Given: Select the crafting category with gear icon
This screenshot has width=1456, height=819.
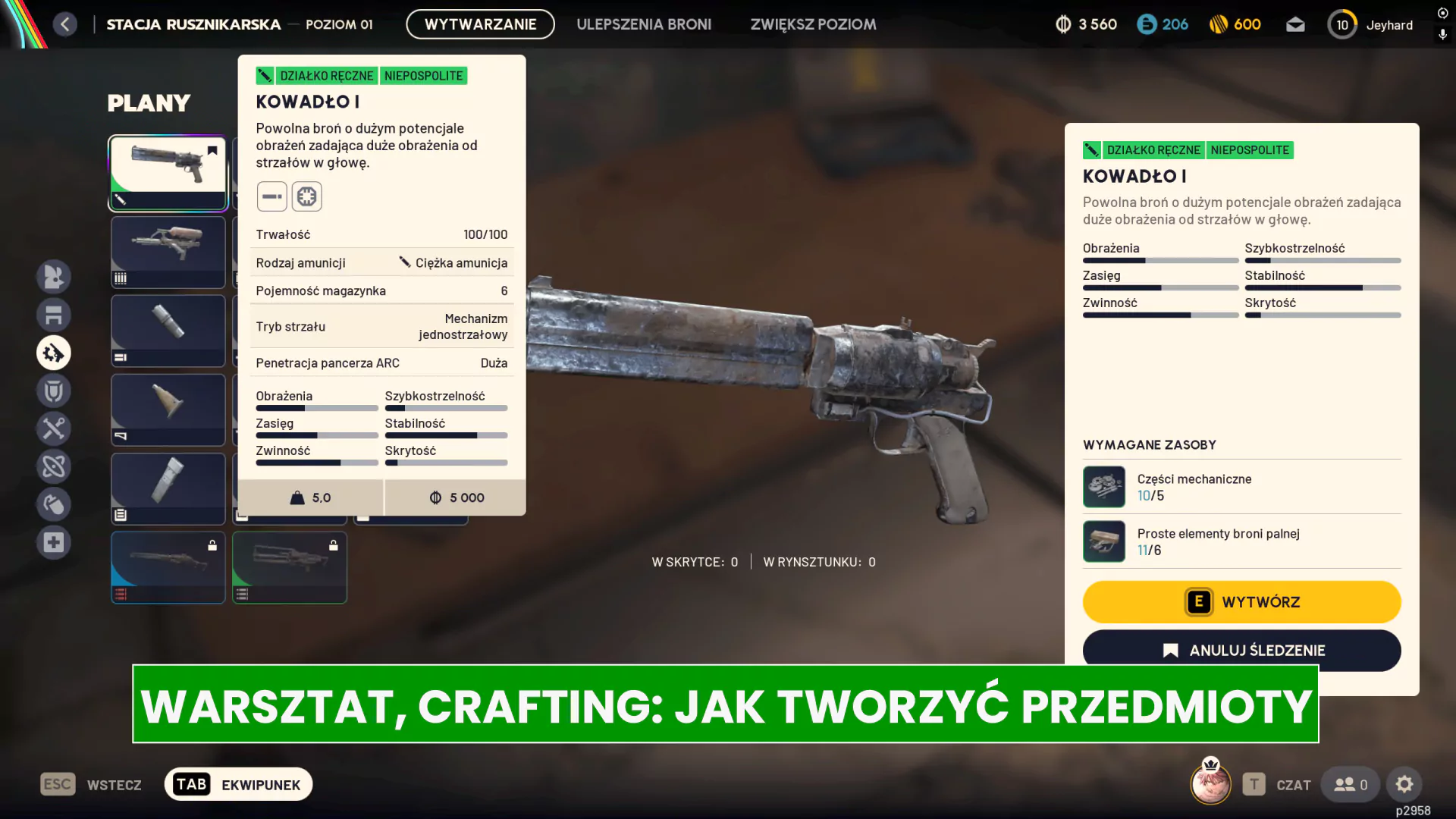Looking at the screenshot, I should (54, 353).
